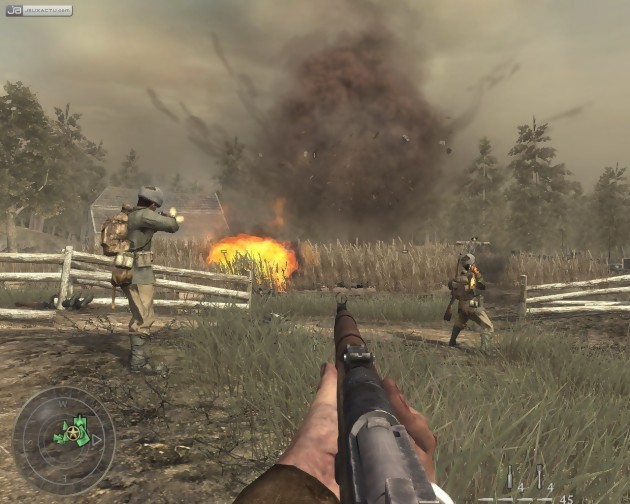
Task: Select the gold star objective marker
Action: [71, 432]
